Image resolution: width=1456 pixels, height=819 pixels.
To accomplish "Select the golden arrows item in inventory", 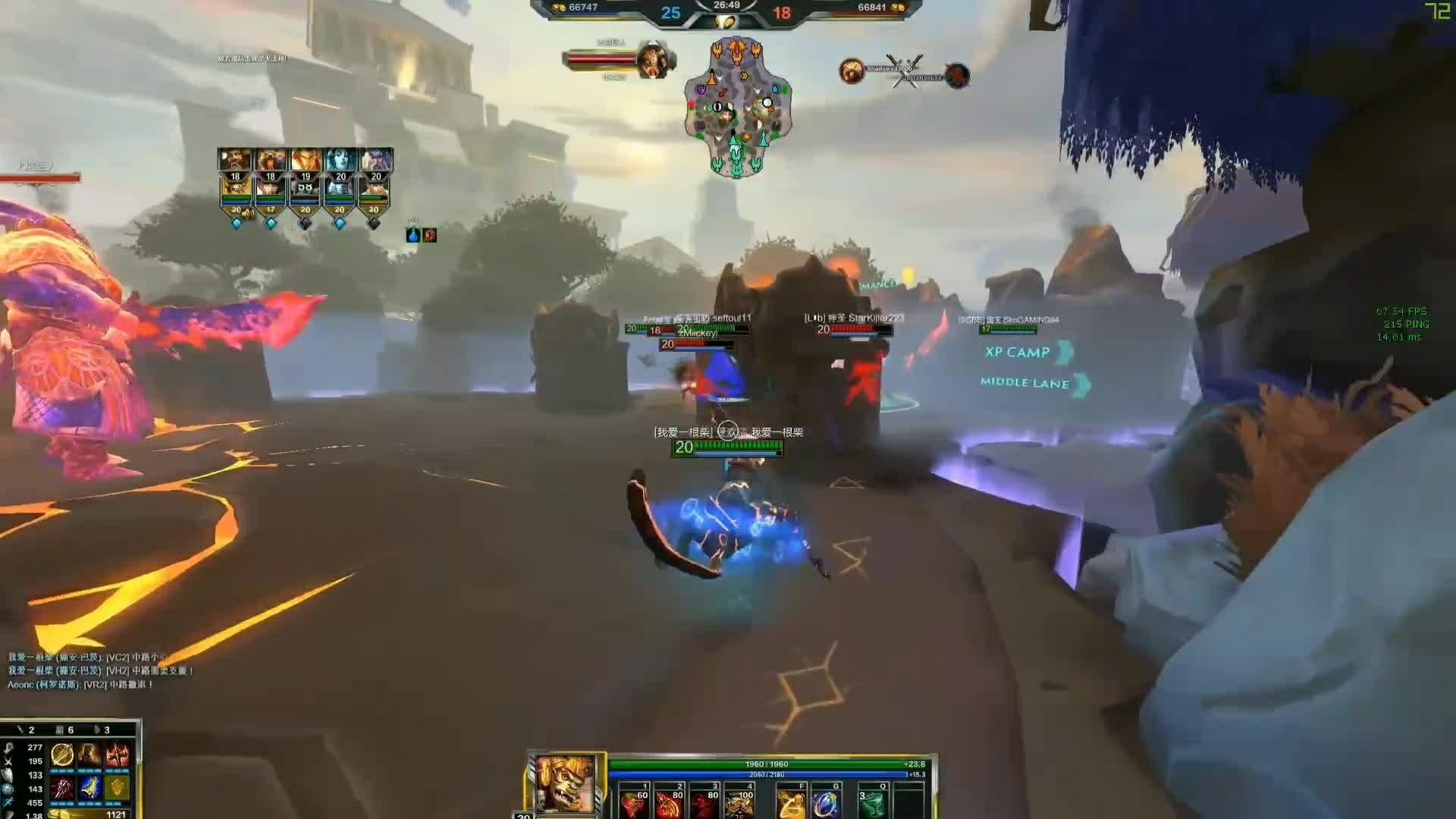I will click(x=62, y=755).
